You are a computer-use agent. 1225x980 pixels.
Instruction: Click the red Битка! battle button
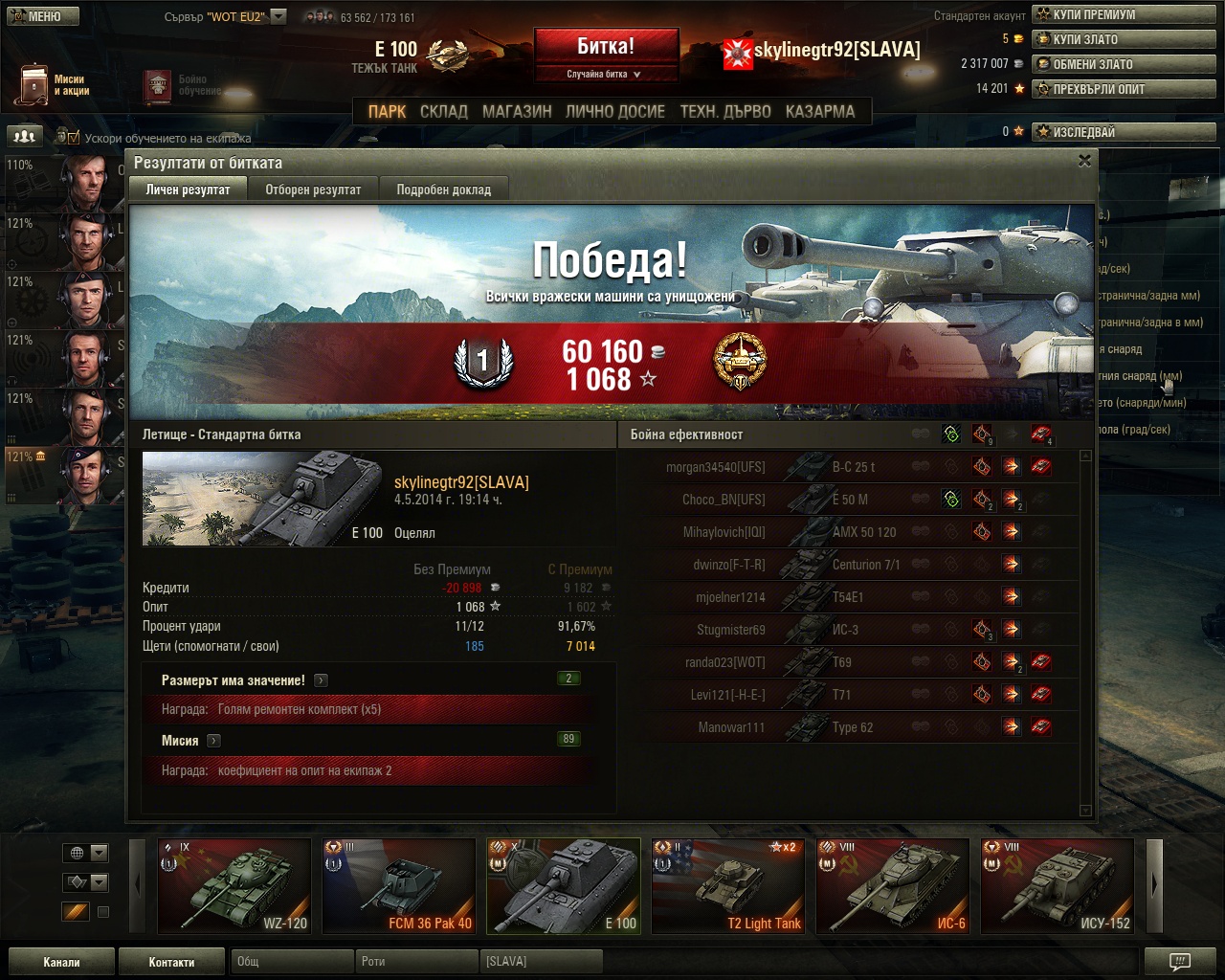[x=606, y=47]
